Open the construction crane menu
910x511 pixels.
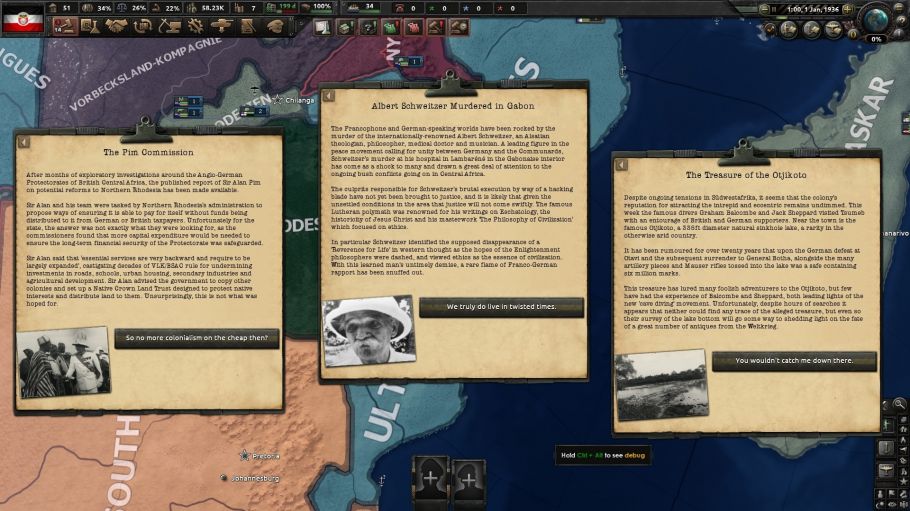pyautogui.click(x=168, y=26)
